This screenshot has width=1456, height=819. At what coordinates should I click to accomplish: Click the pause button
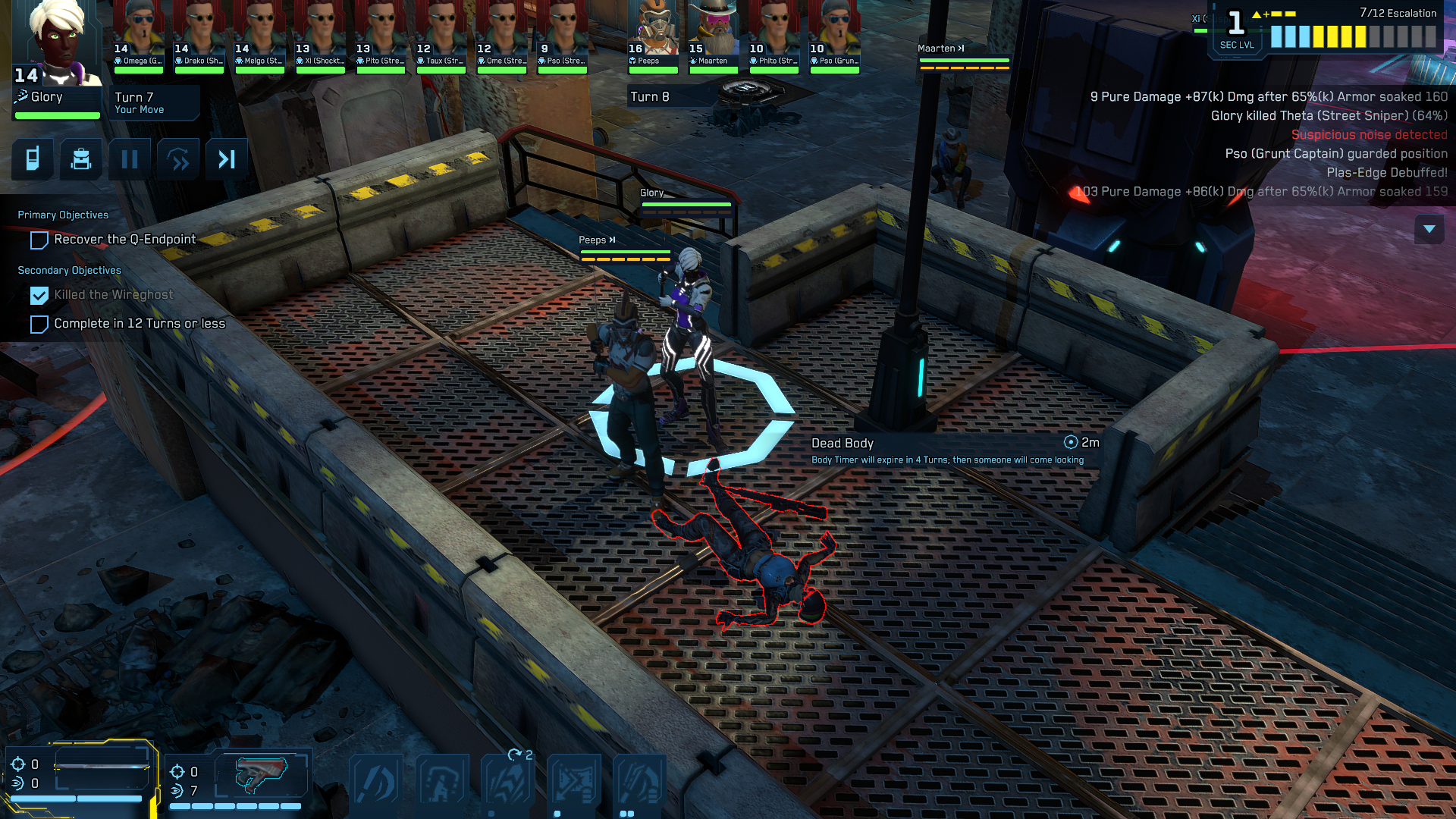(130, 159)
